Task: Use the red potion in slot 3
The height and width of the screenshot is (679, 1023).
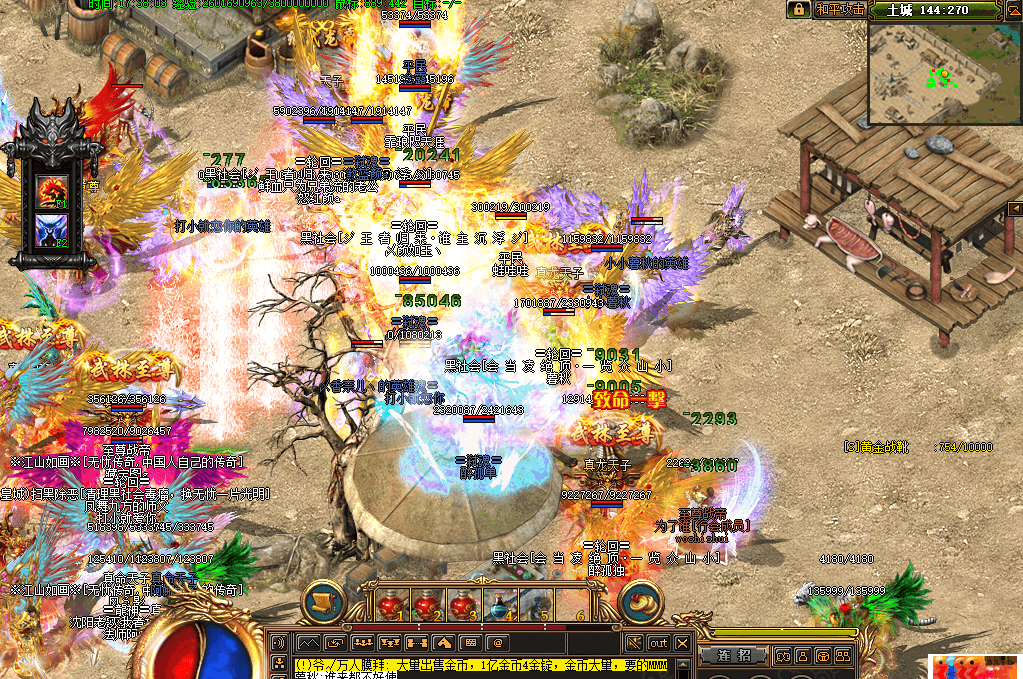Action: pyautogui.click(x=463, y=604)
